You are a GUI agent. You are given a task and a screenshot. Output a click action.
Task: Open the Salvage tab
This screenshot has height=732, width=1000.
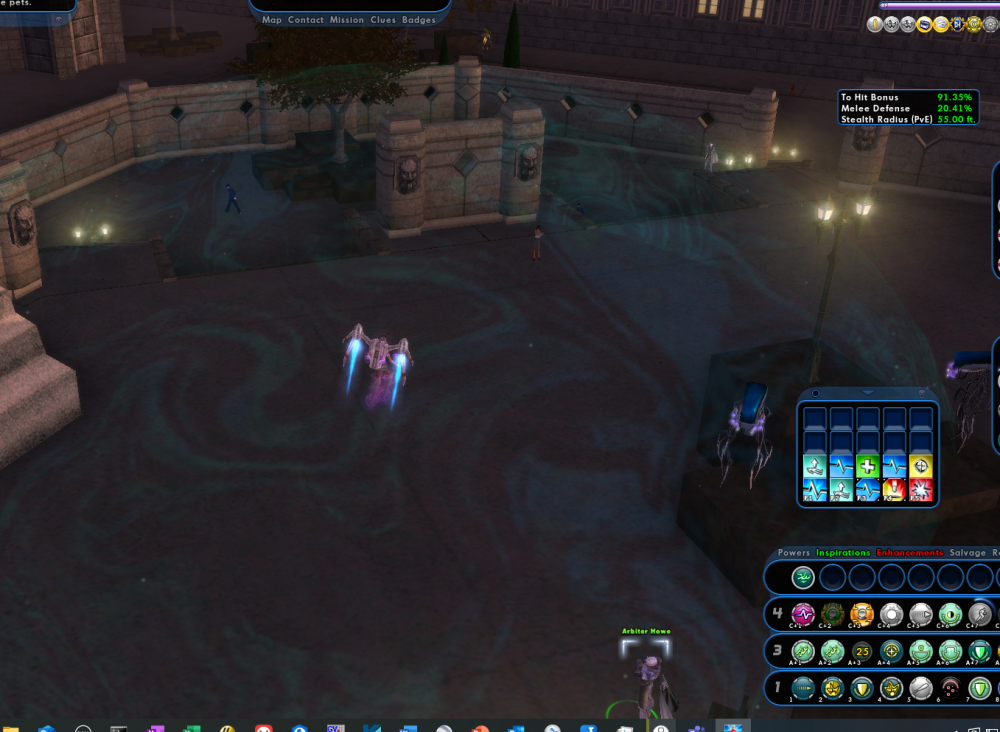tap(966, 553)
